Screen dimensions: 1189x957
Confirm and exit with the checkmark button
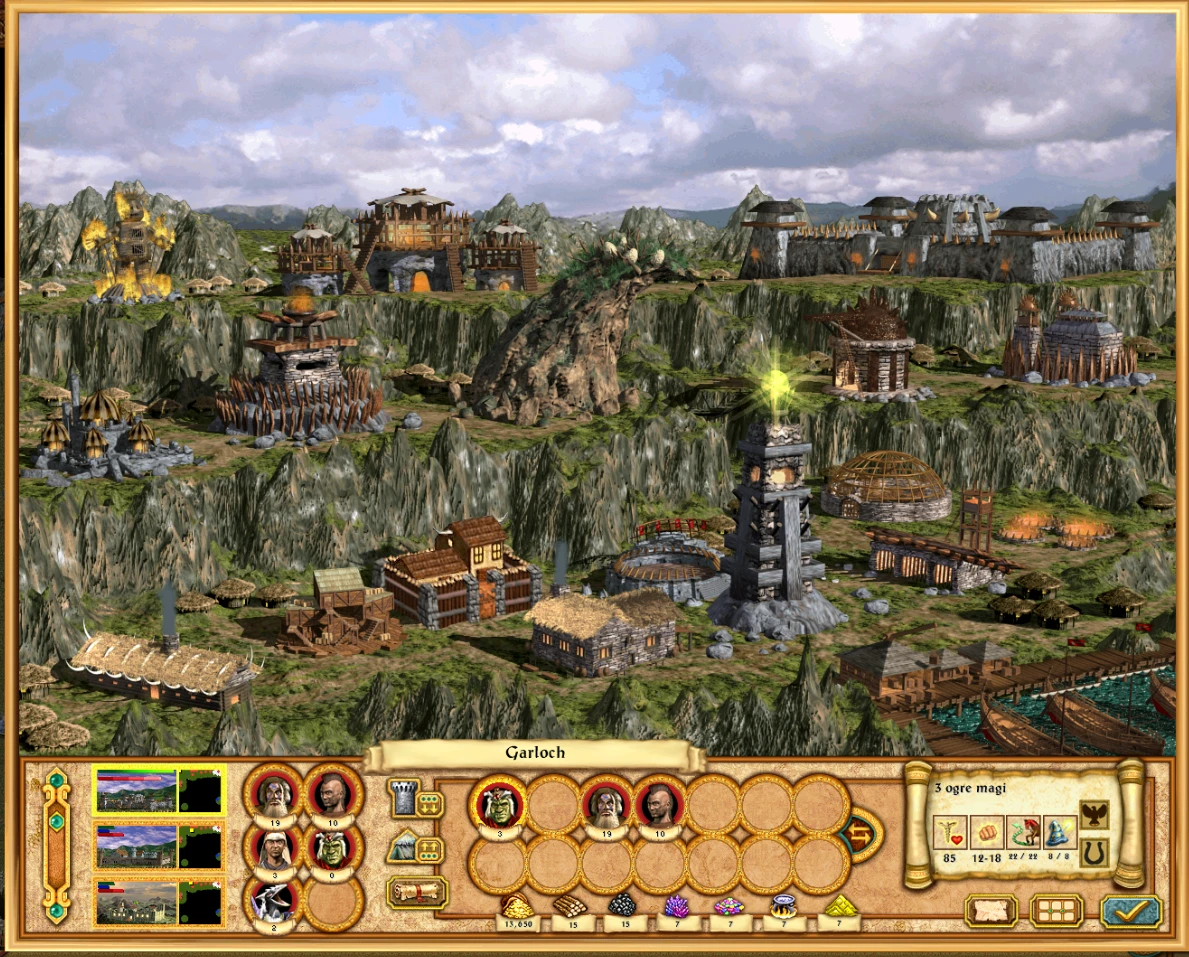point(1131,911)
